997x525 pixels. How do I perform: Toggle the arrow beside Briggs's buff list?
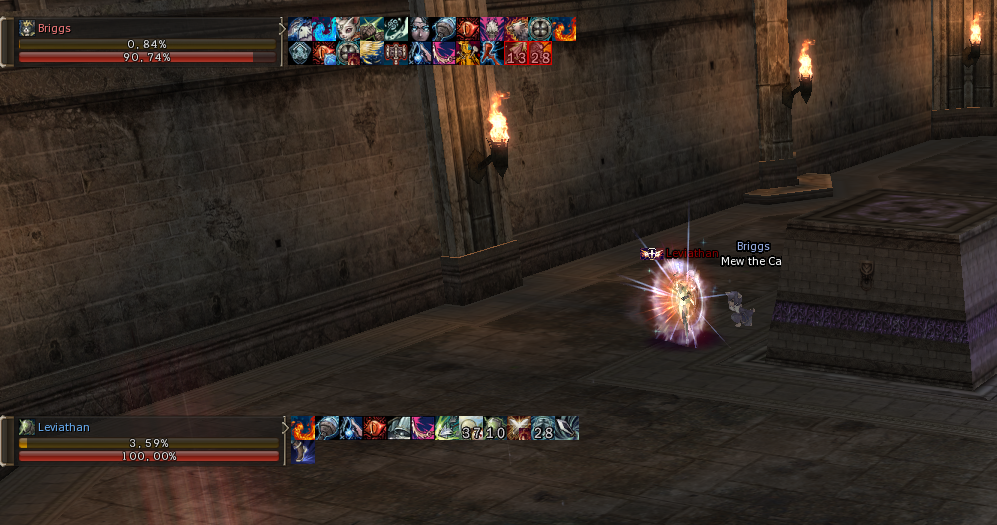[x=281, y=30]
